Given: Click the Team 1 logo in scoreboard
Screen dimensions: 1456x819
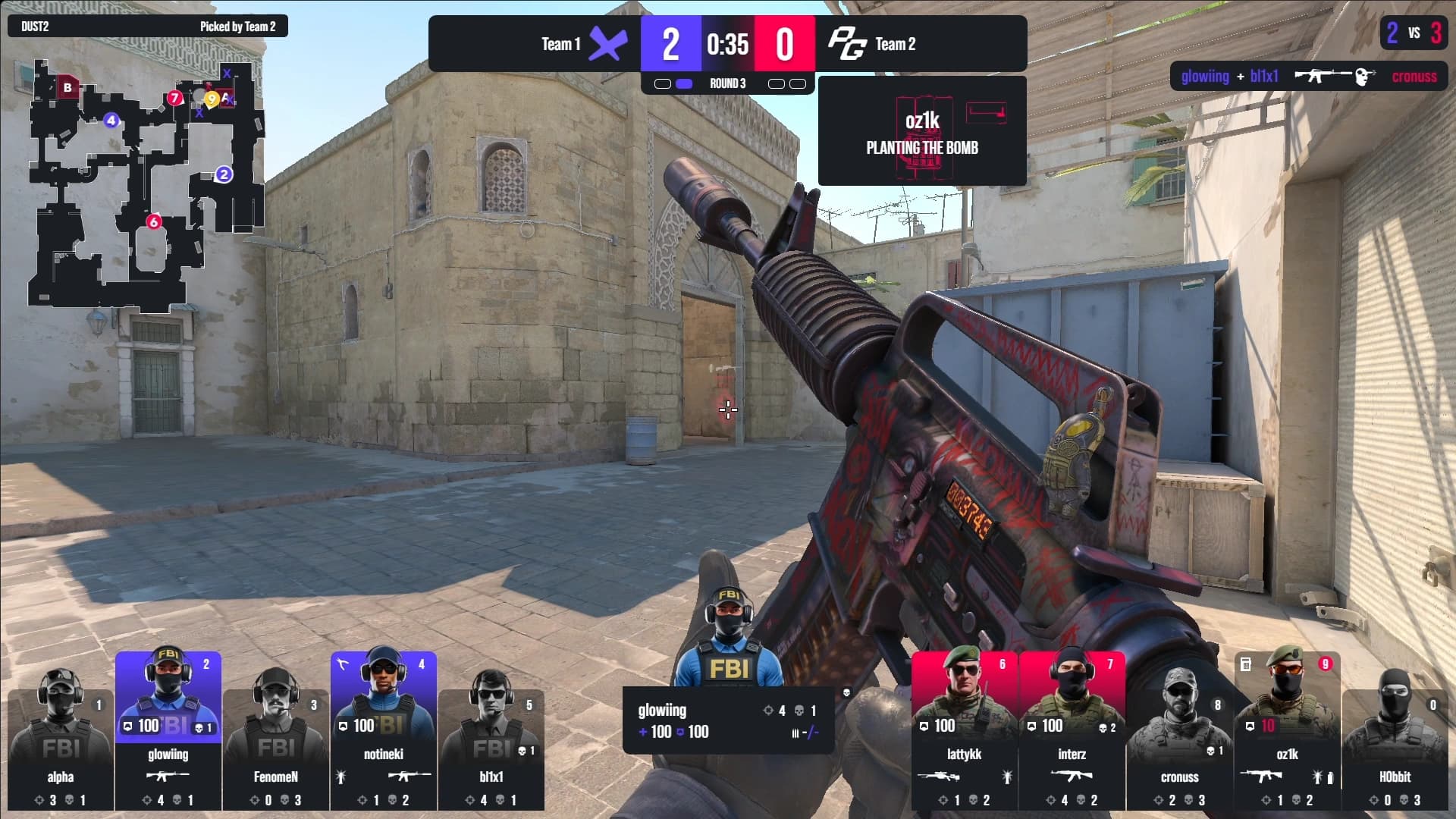Looking at the screenshot, I should [608, 44].
